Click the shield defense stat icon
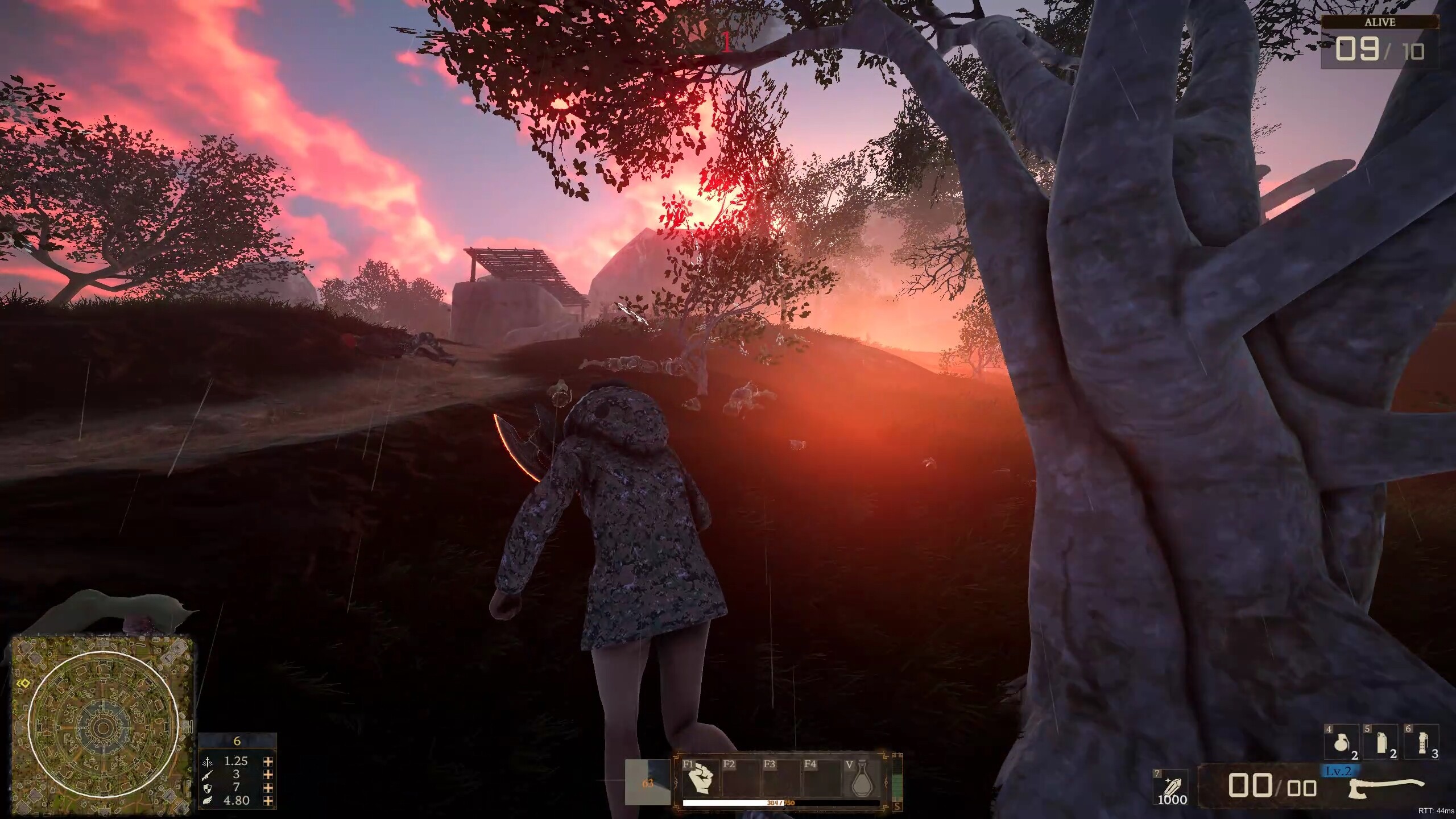 (x=208, y=789)
